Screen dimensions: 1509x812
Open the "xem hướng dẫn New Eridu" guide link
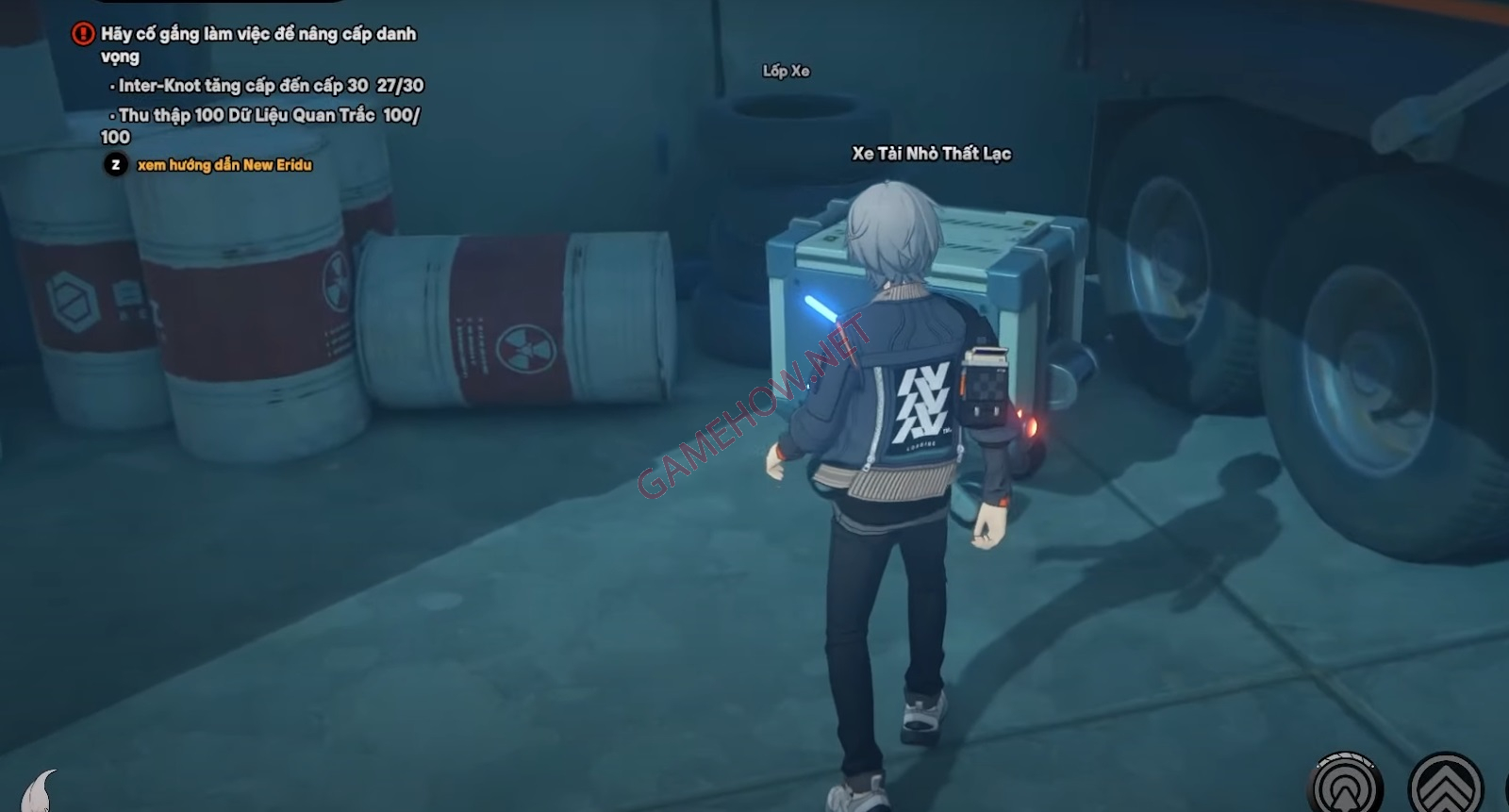[x=224, y=165]
